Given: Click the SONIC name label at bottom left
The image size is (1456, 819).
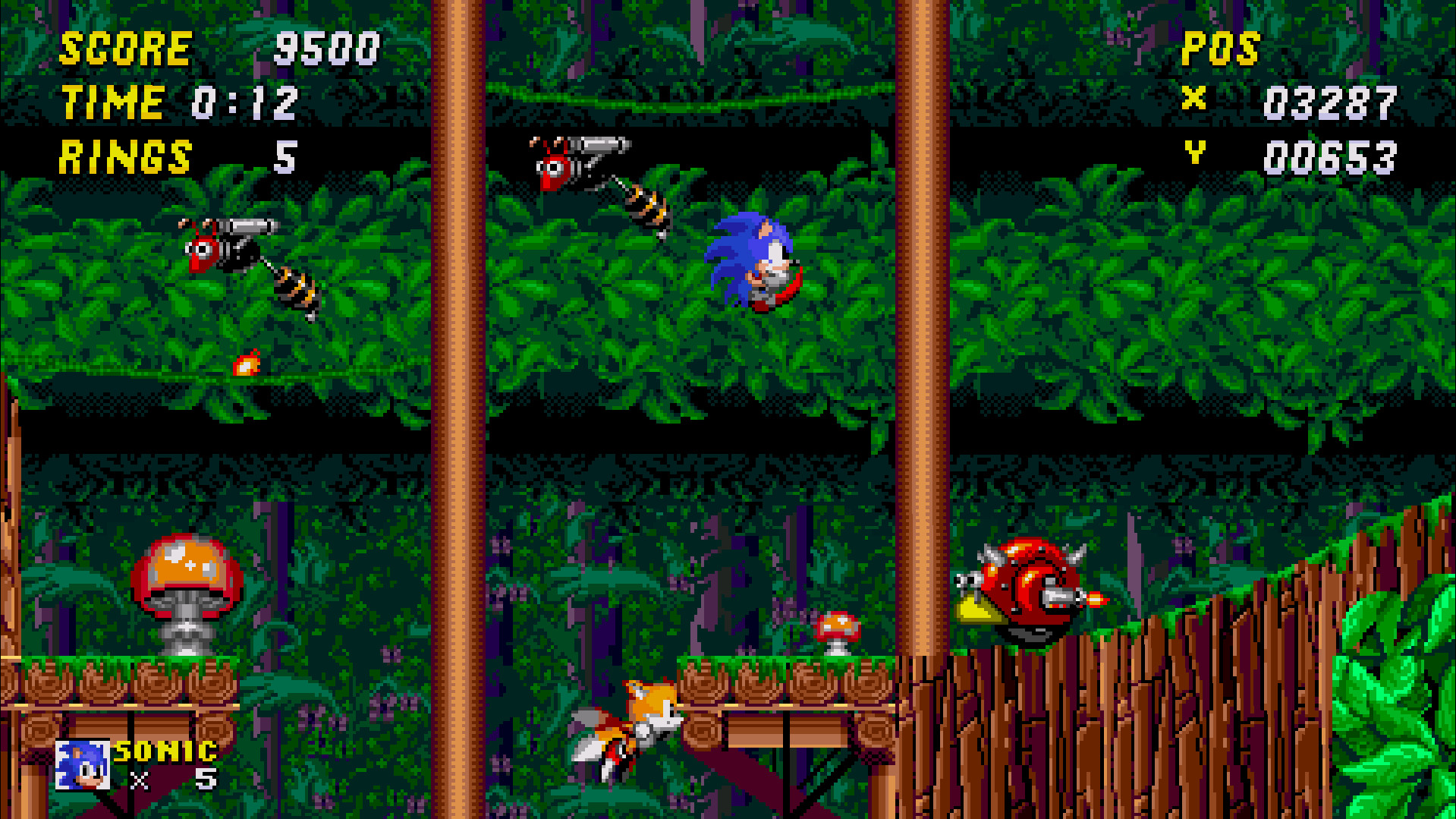Looking at the screenshot, I should 164,753.
